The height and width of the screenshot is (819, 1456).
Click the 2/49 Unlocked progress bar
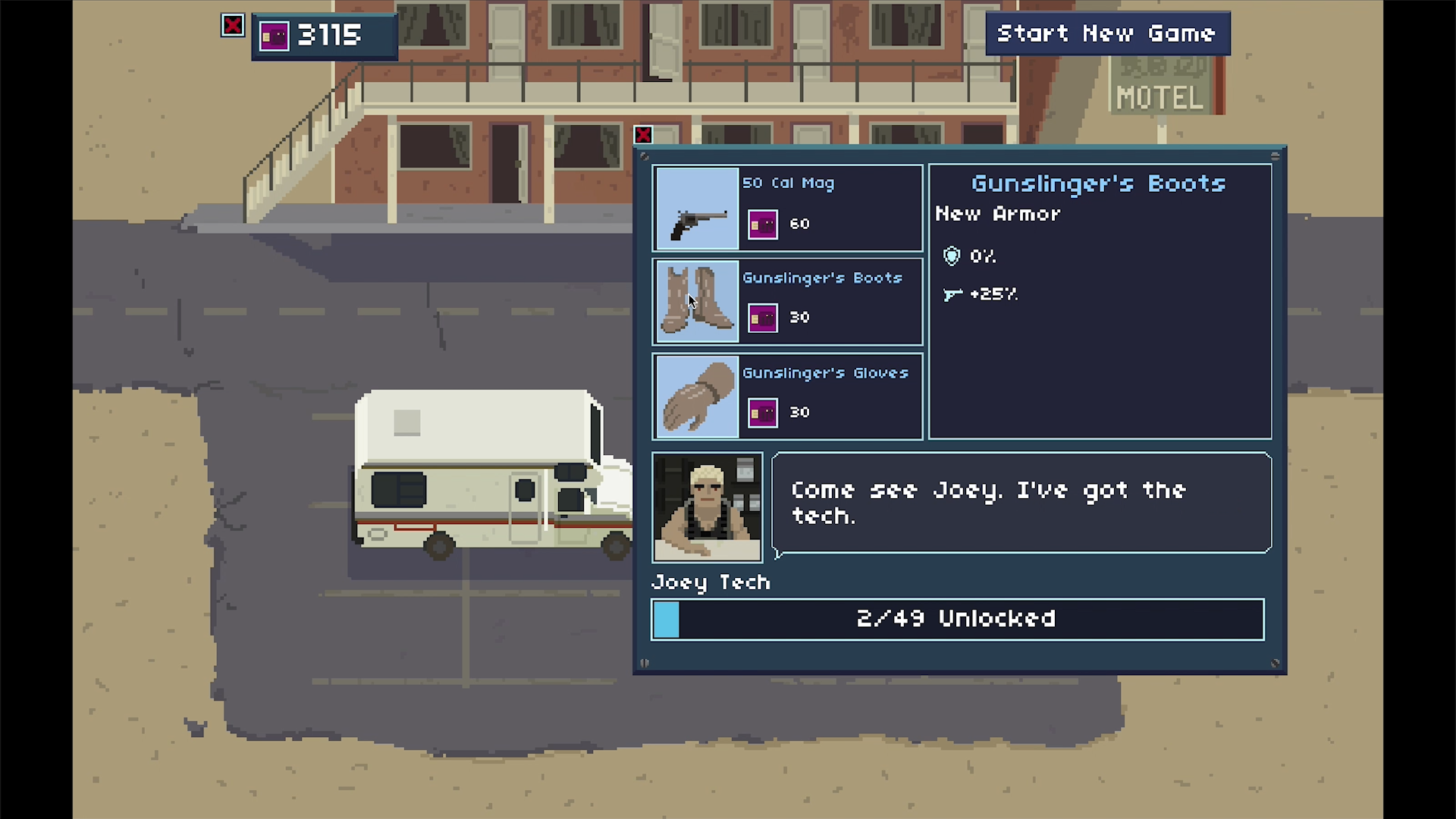pos(957,619)
